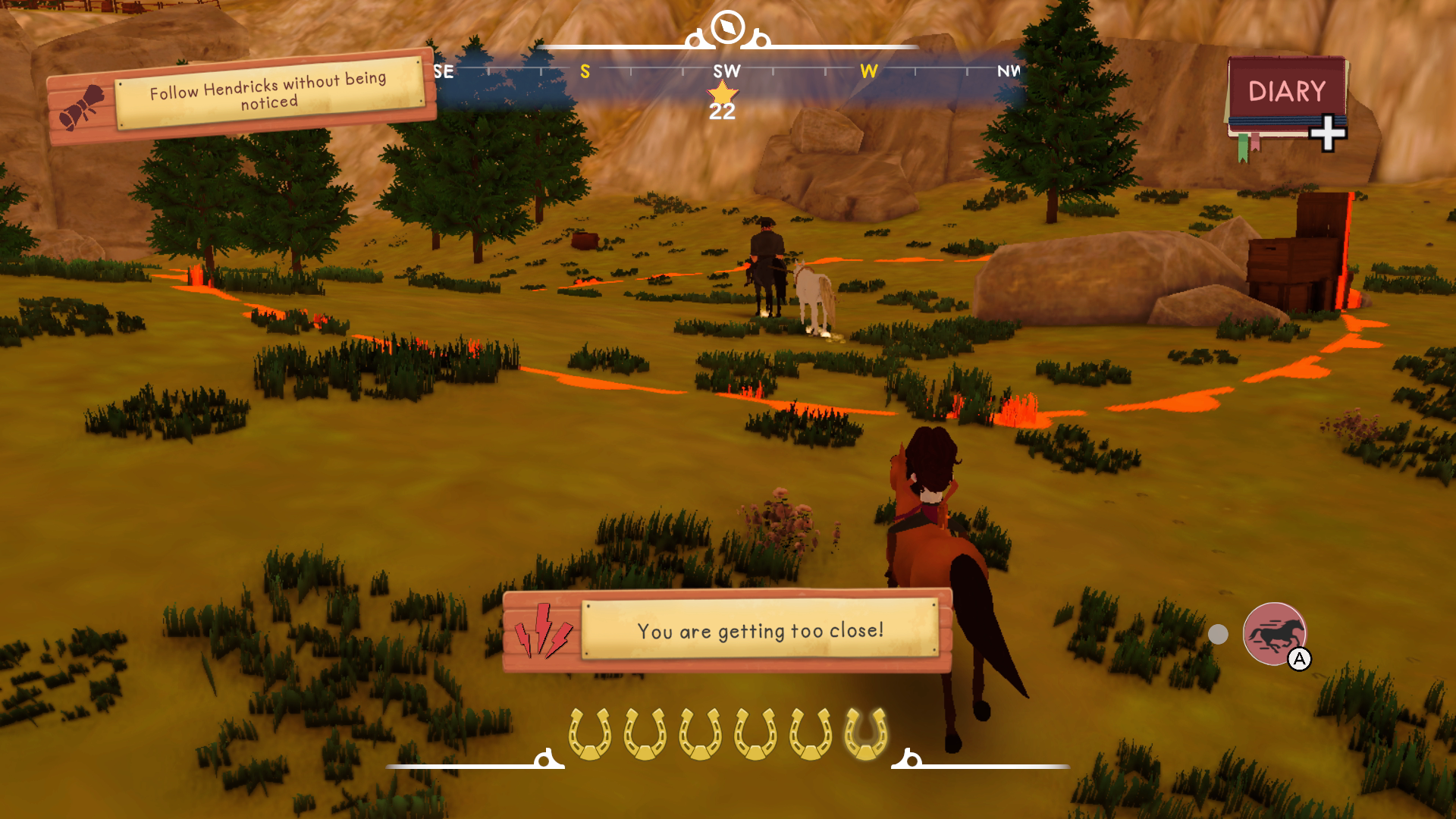This screenshot has height=819, width=1456.
Task: Activate the horse gallop ability icon
Action: pos(1275,633)
